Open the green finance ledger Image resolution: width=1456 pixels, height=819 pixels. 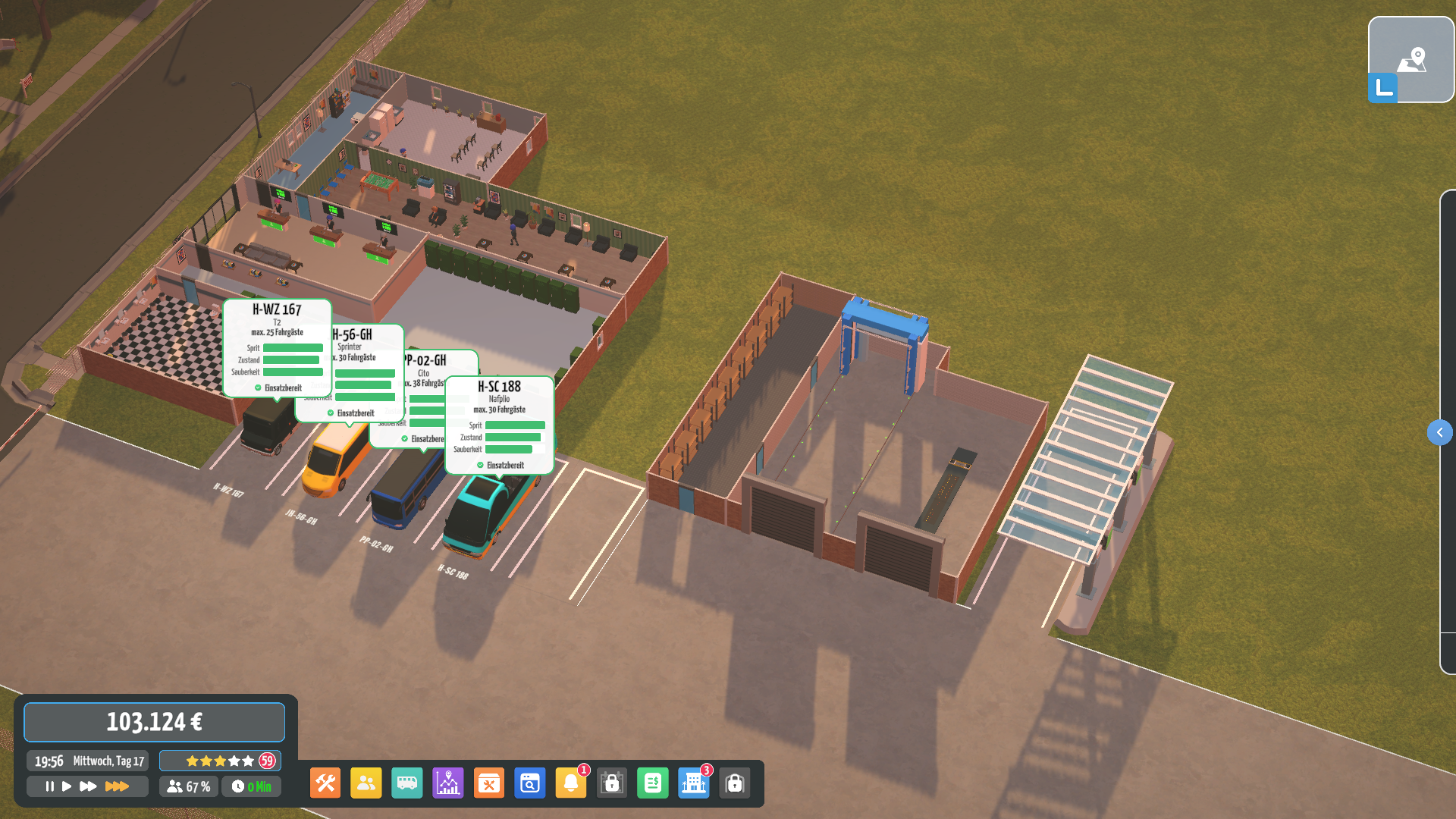(x=653, y=783)
